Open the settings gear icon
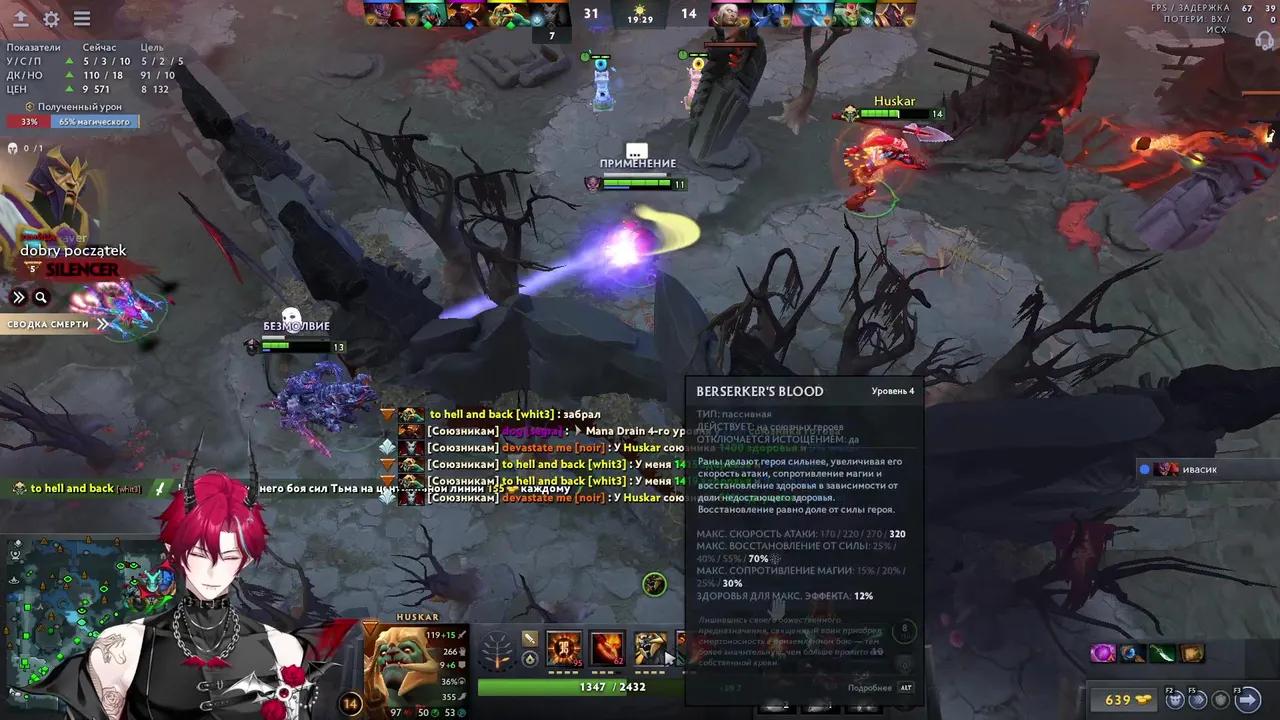Viewport: 1280px width, 720px height. point(52,17)
